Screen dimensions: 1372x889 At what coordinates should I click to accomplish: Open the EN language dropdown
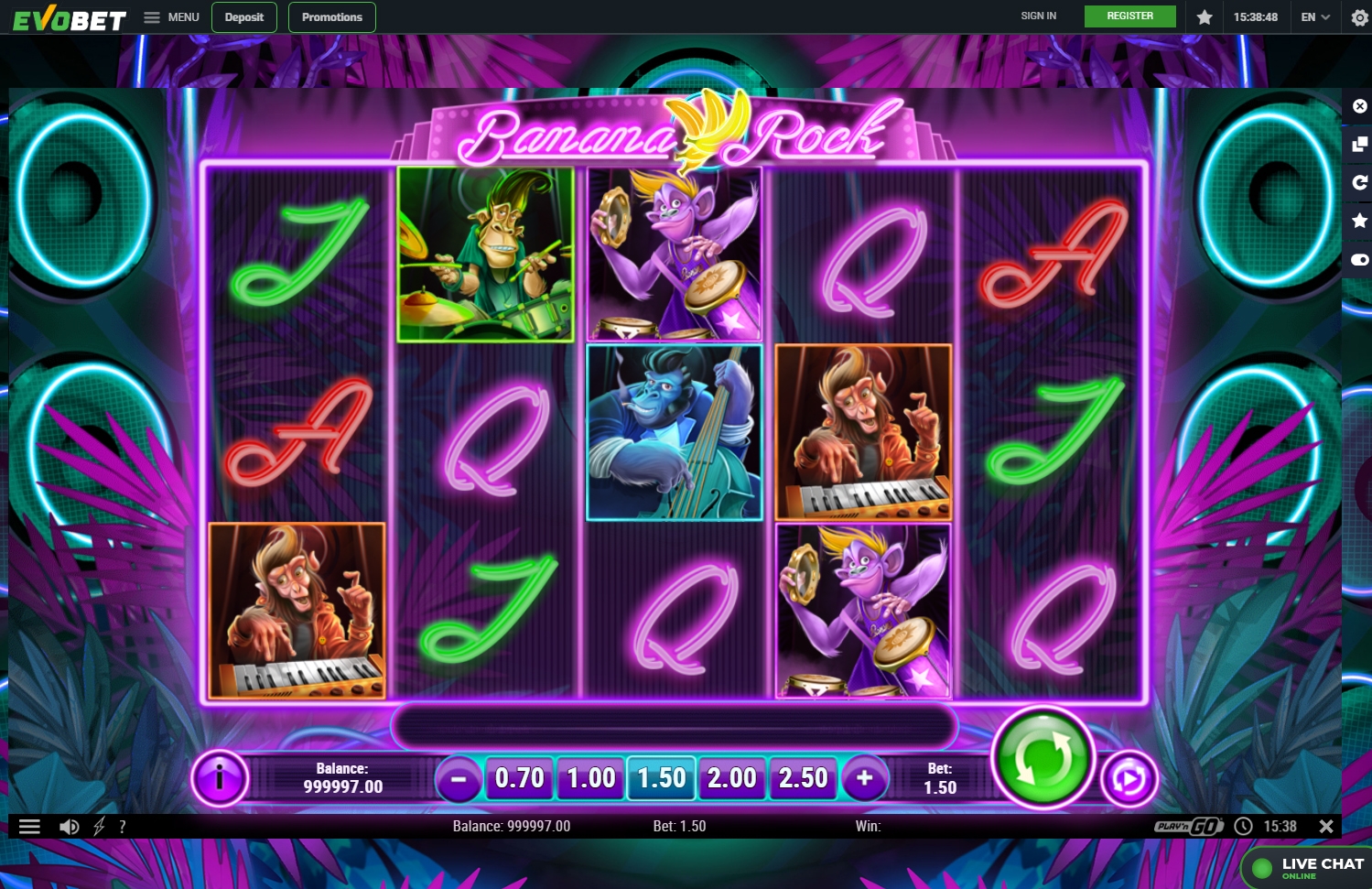(1314, 16)
